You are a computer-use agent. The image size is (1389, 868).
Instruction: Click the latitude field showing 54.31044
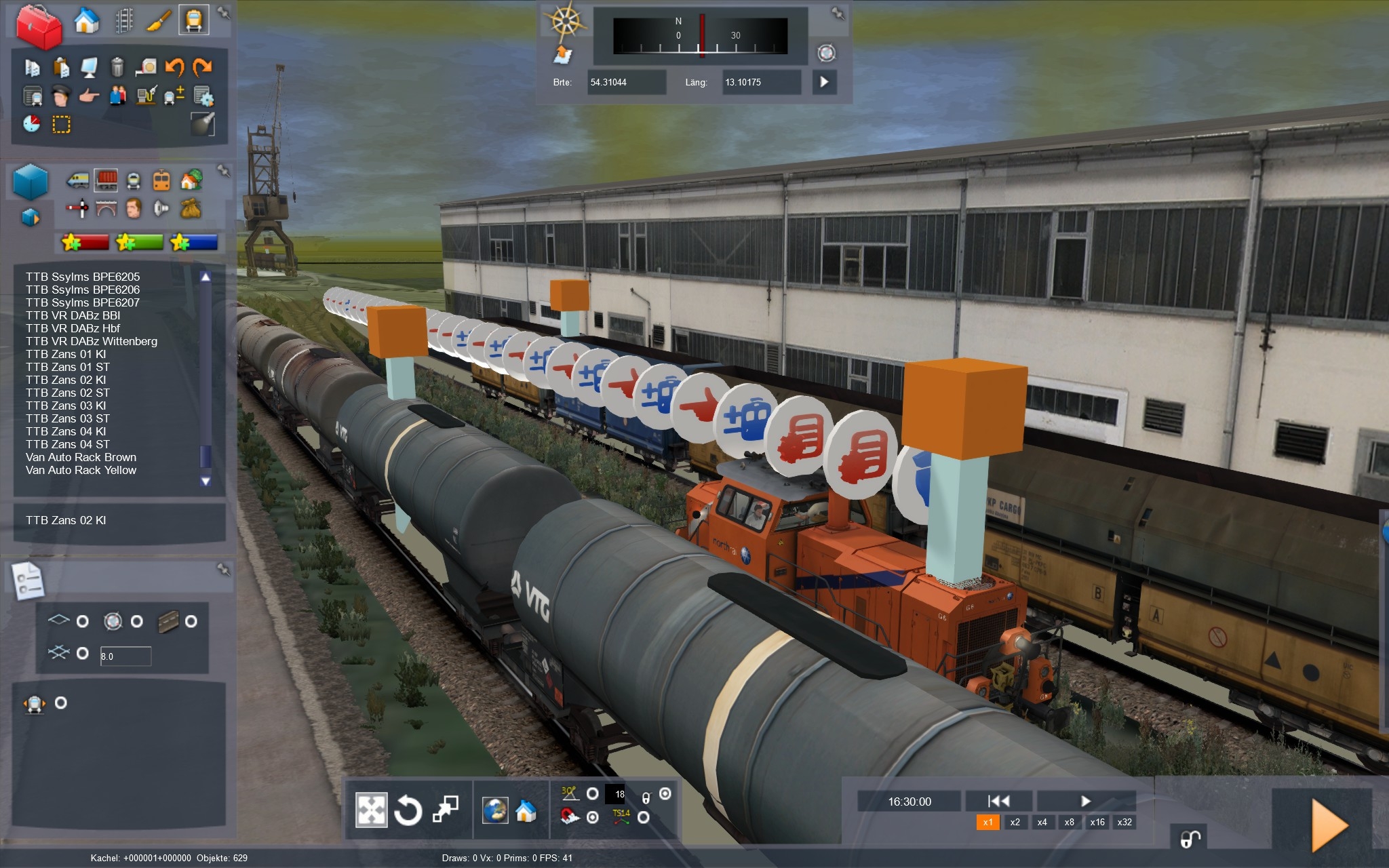coord(625,82)
